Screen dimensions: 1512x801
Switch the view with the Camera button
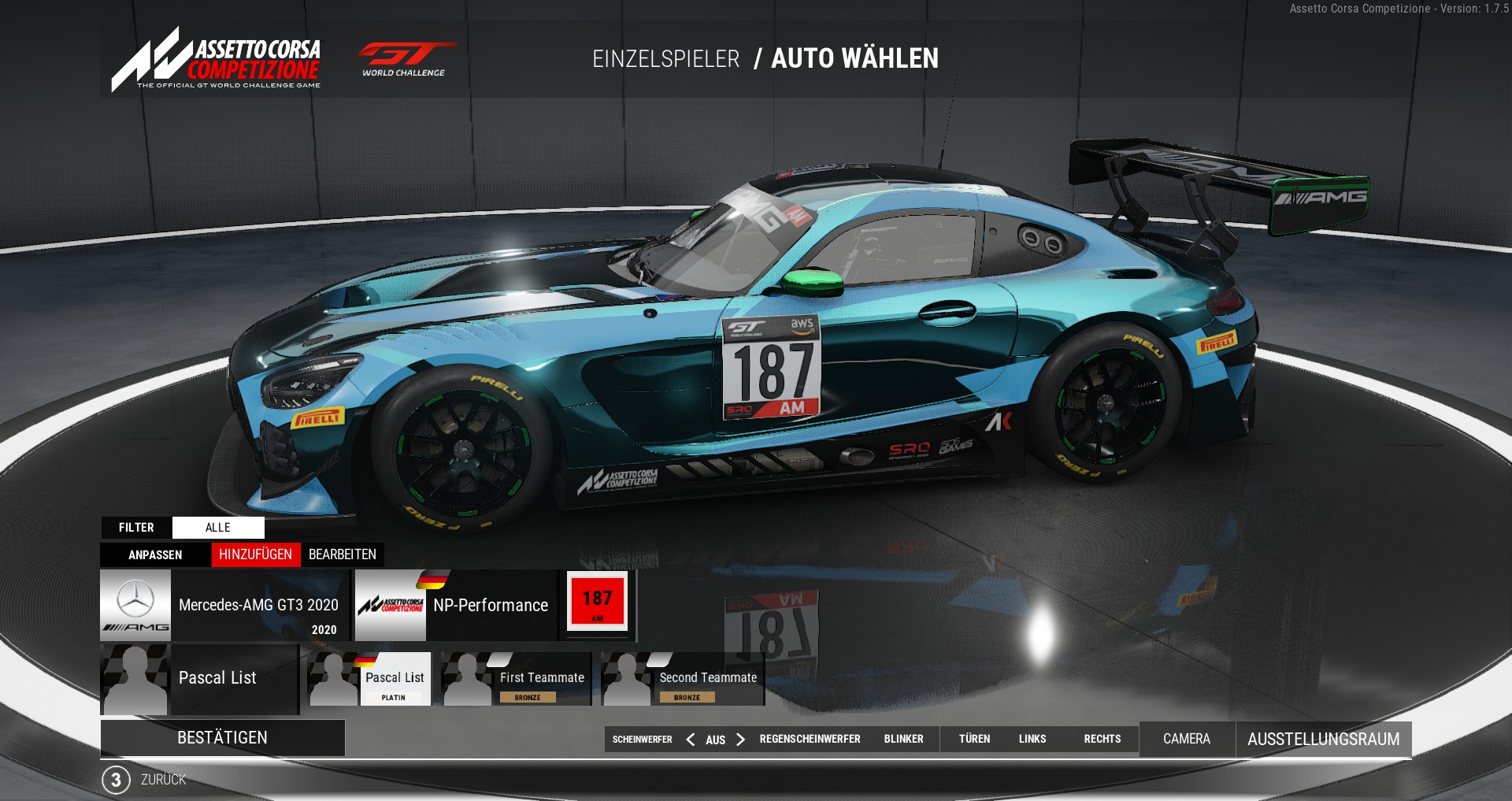[1187, 740]
